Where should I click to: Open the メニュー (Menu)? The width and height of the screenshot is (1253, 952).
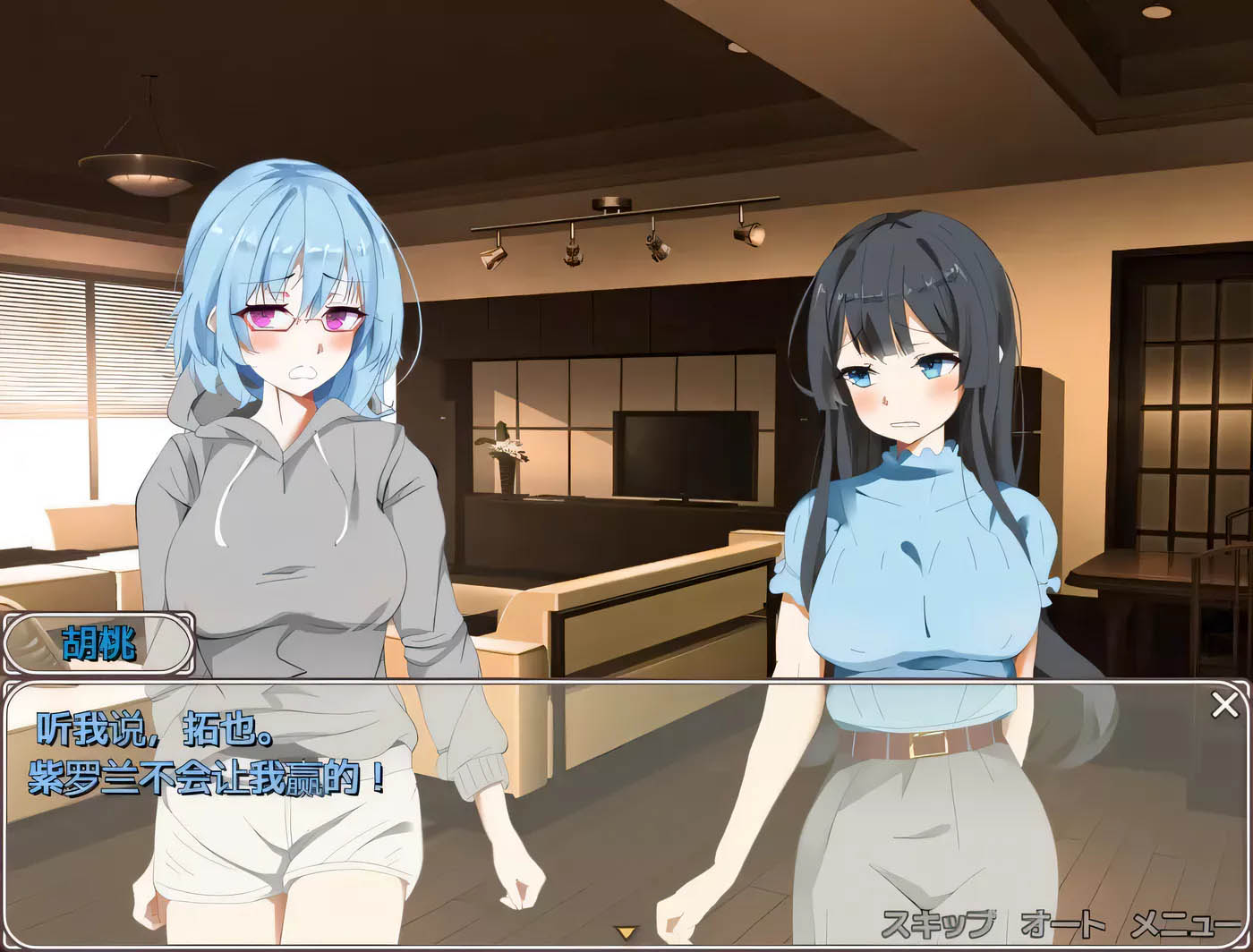pos(1187,922)
